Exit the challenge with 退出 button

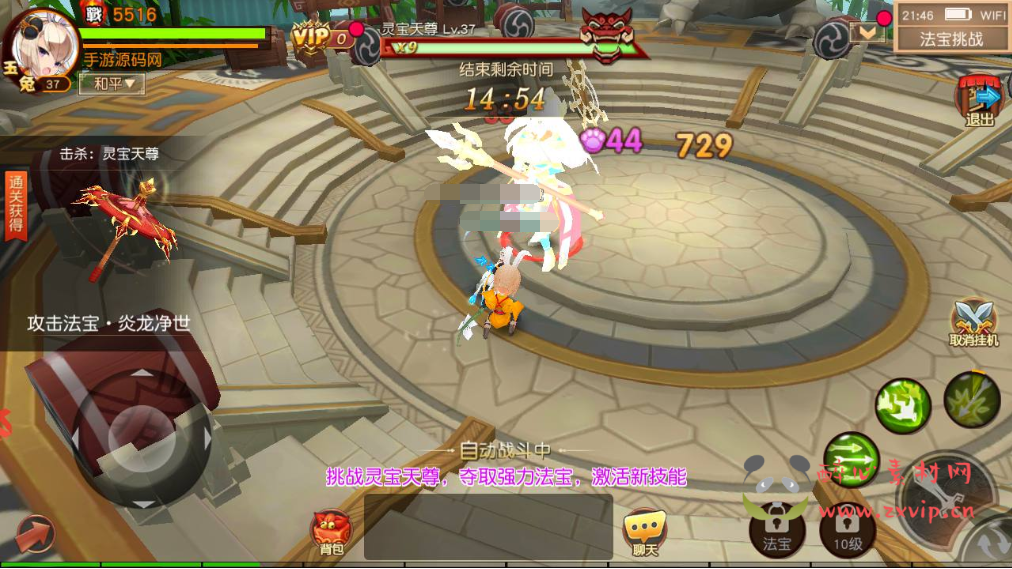click(980, 102)
